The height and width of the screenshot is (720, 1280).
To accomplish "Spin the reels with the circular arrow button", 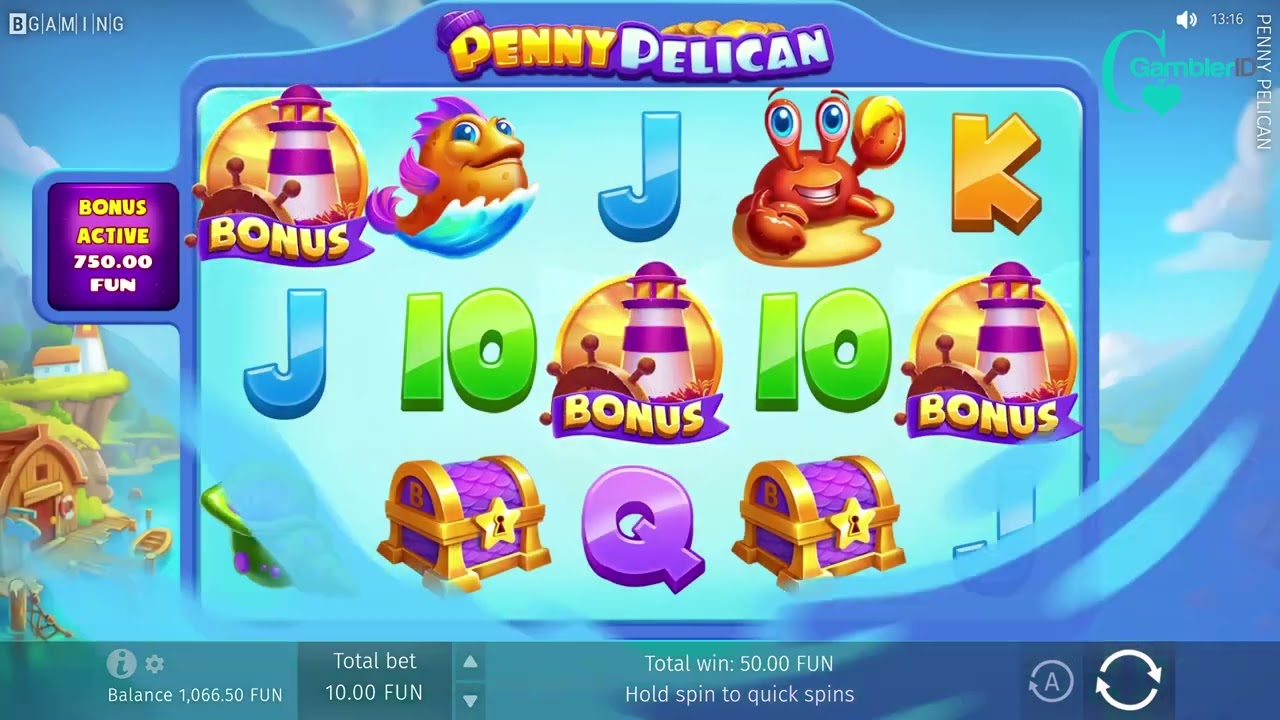I will 1128,681.
